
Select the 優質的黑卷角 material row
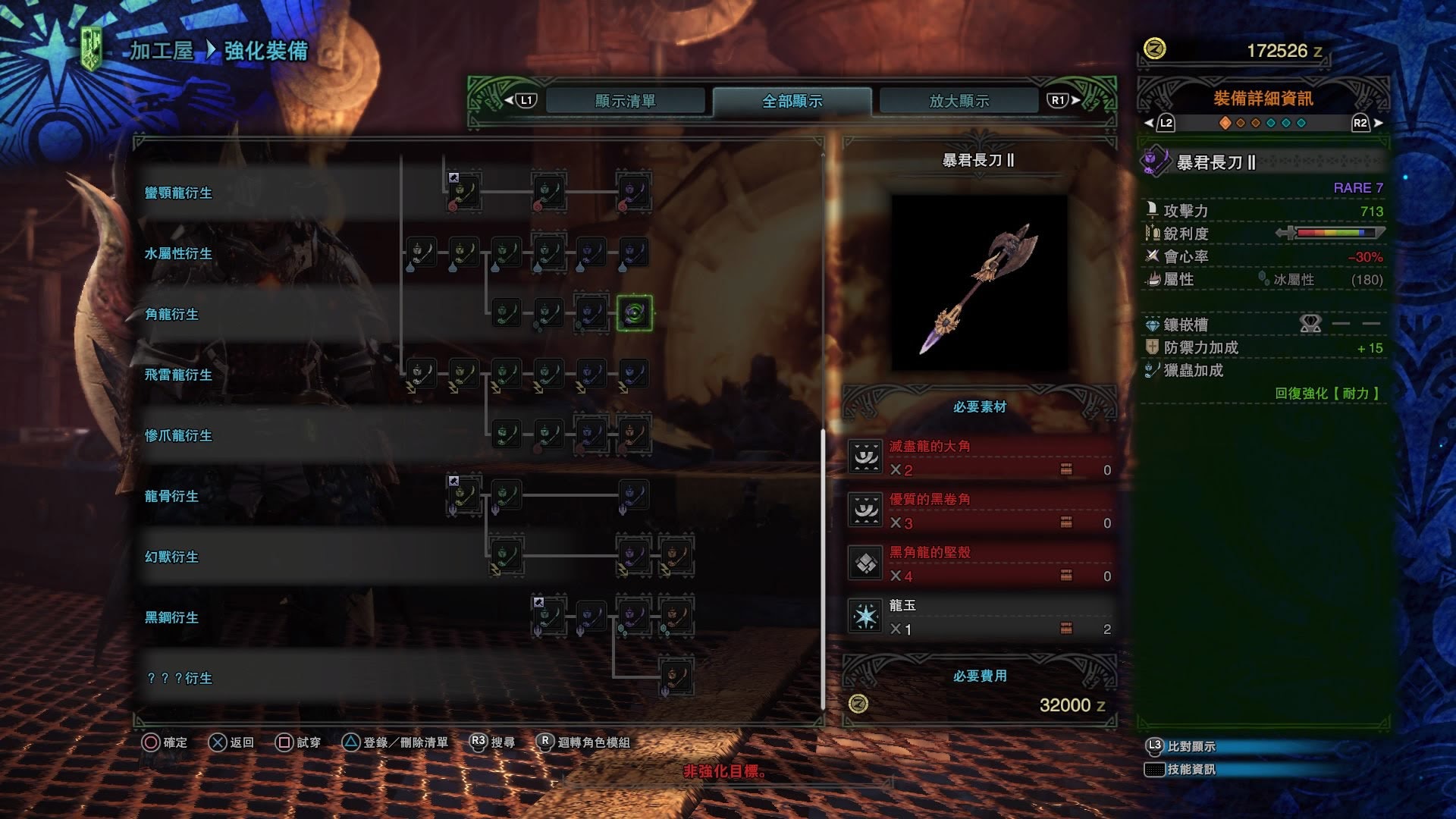click(980, 511)
